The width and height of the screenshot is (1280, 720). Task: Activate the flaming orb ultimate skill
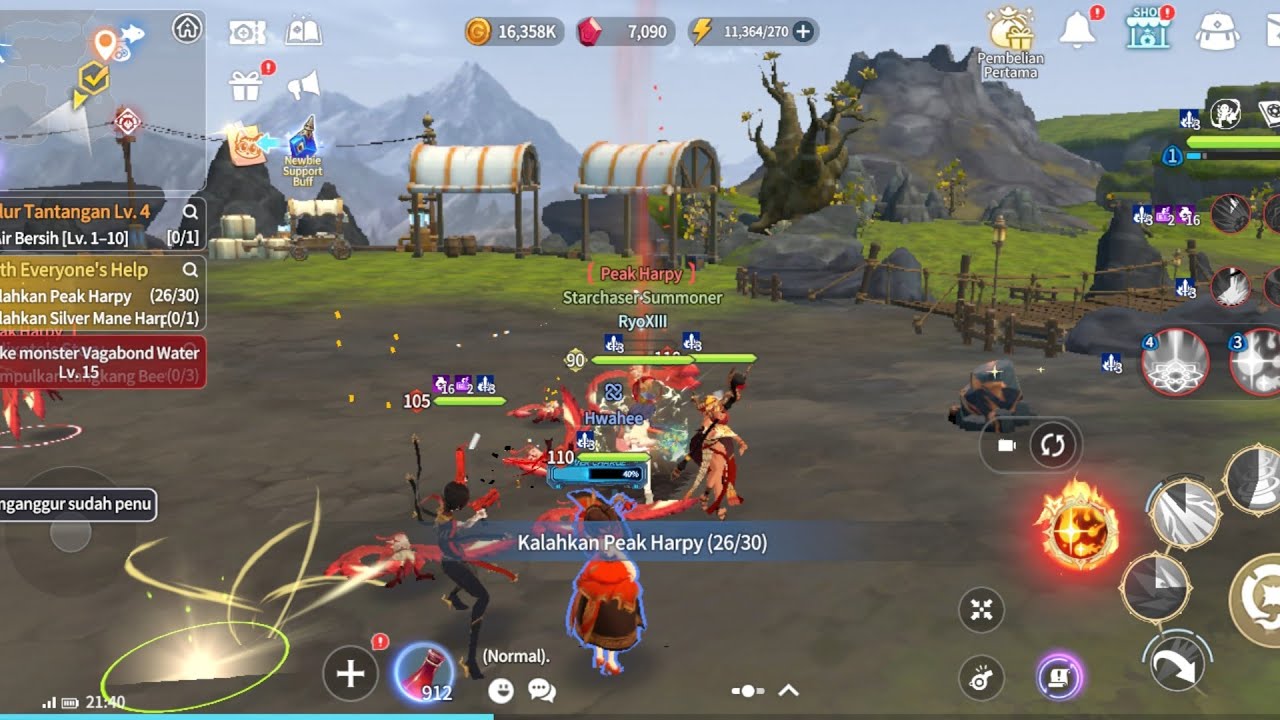coord(1076,525)
